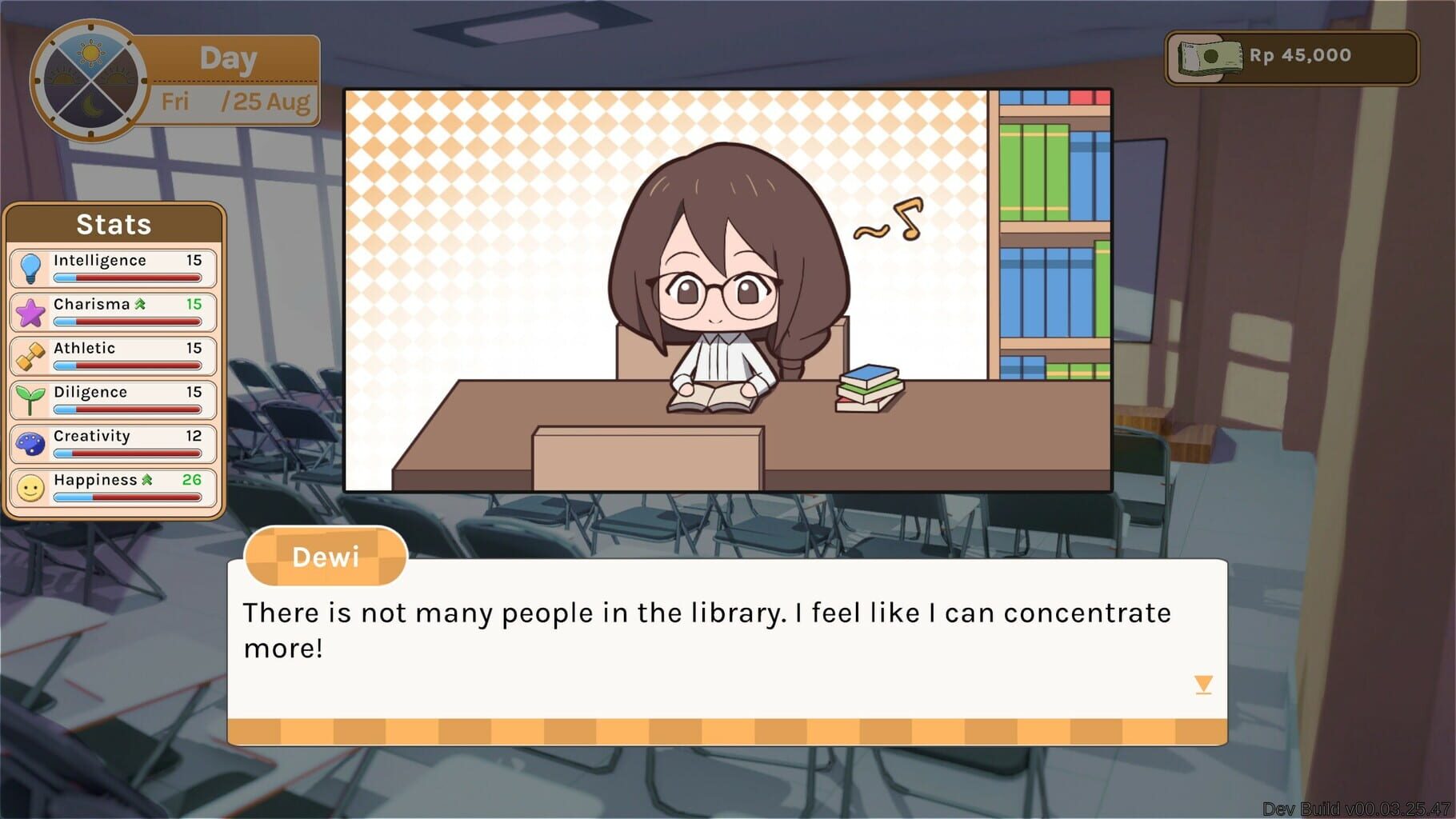
Task: Click the Intelligence lightbulb icon
Action: pyautogui.click(x=29, y=268)
